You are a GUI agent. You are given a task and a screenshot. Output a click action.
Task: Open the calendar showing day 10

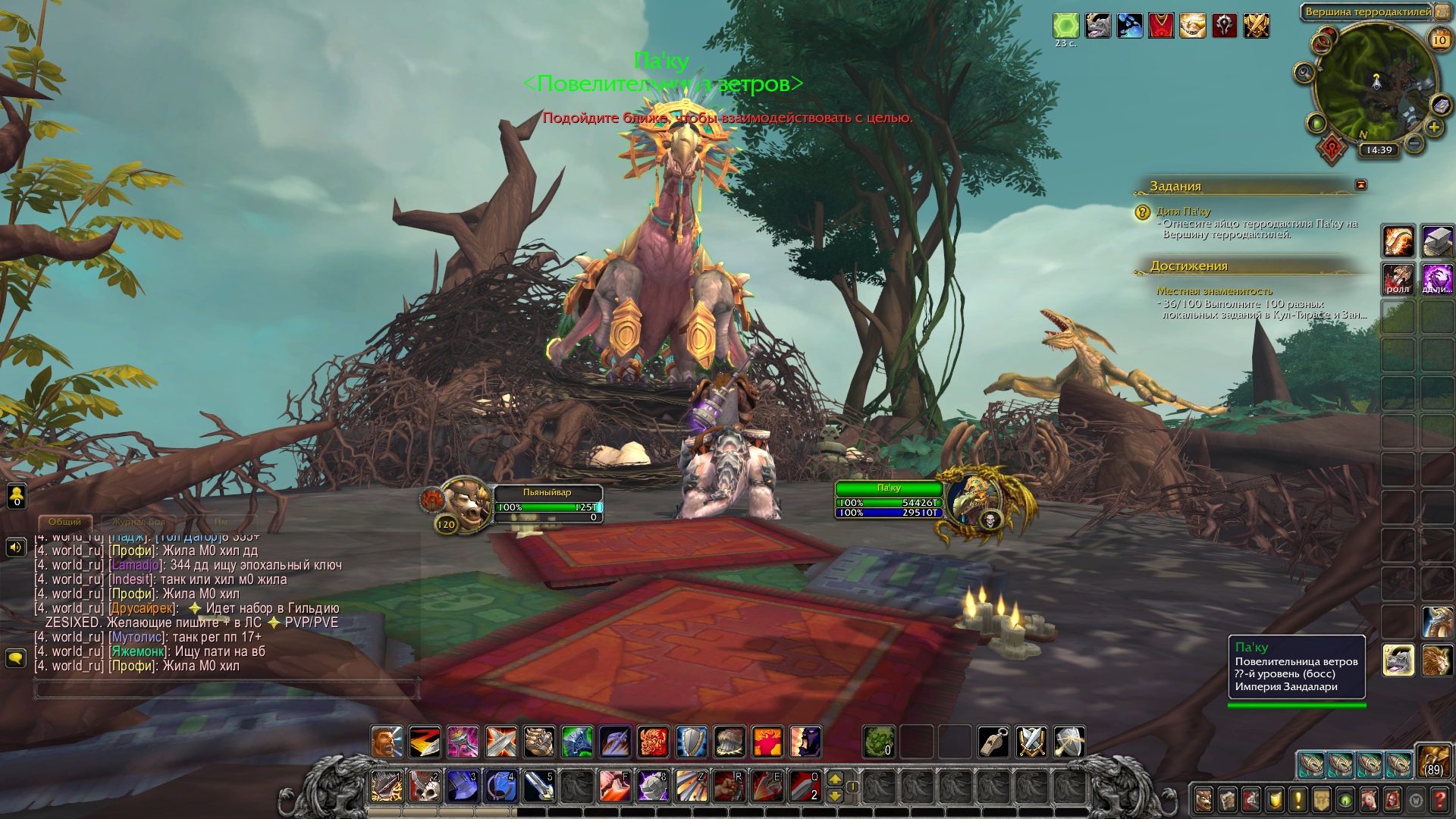tap(1439, 39)
